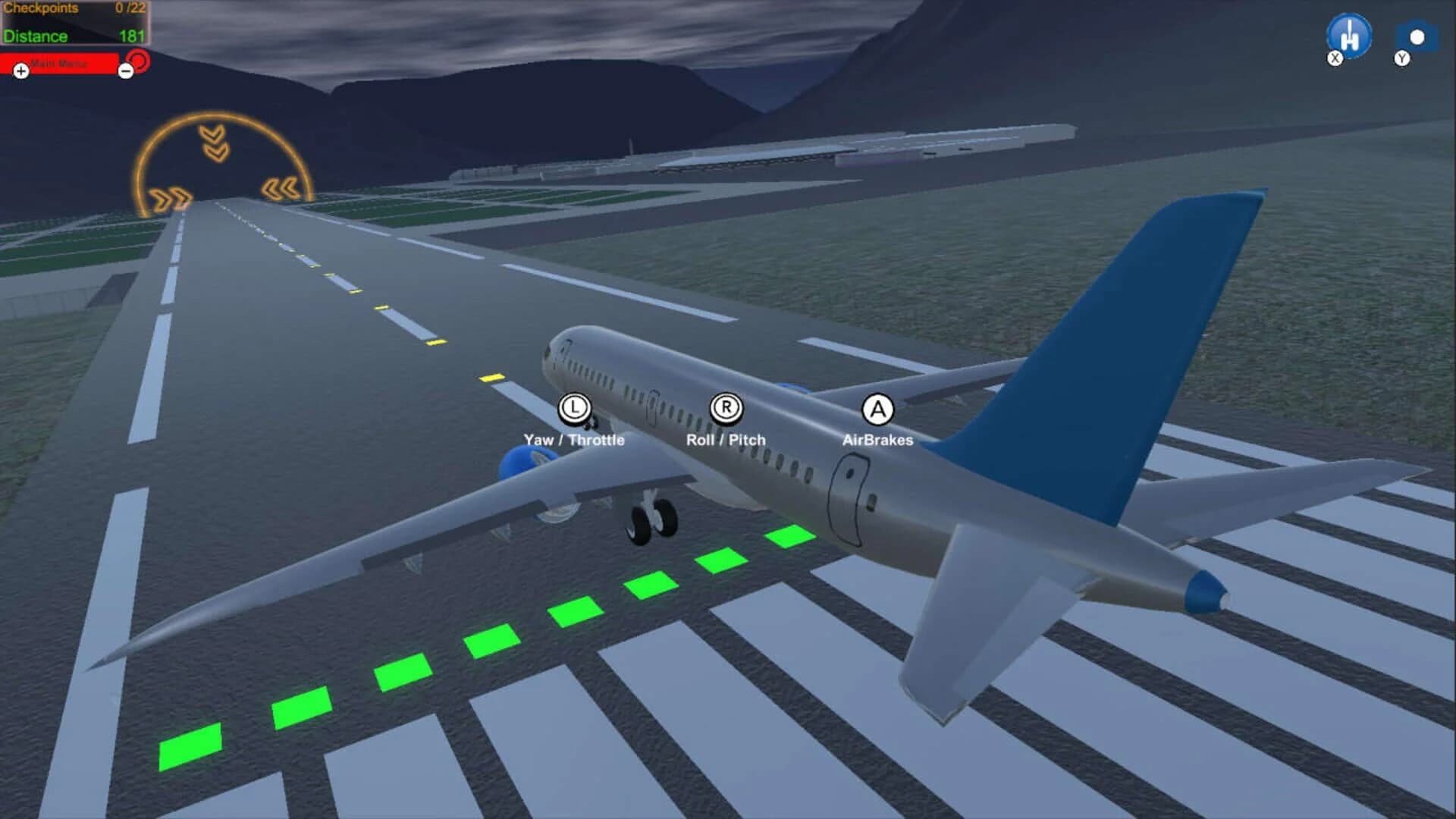The height and width of the screenshot is (819, 1456).
Task: Collapse the HUD with the minus circle
Action: (x=126, y=72)
